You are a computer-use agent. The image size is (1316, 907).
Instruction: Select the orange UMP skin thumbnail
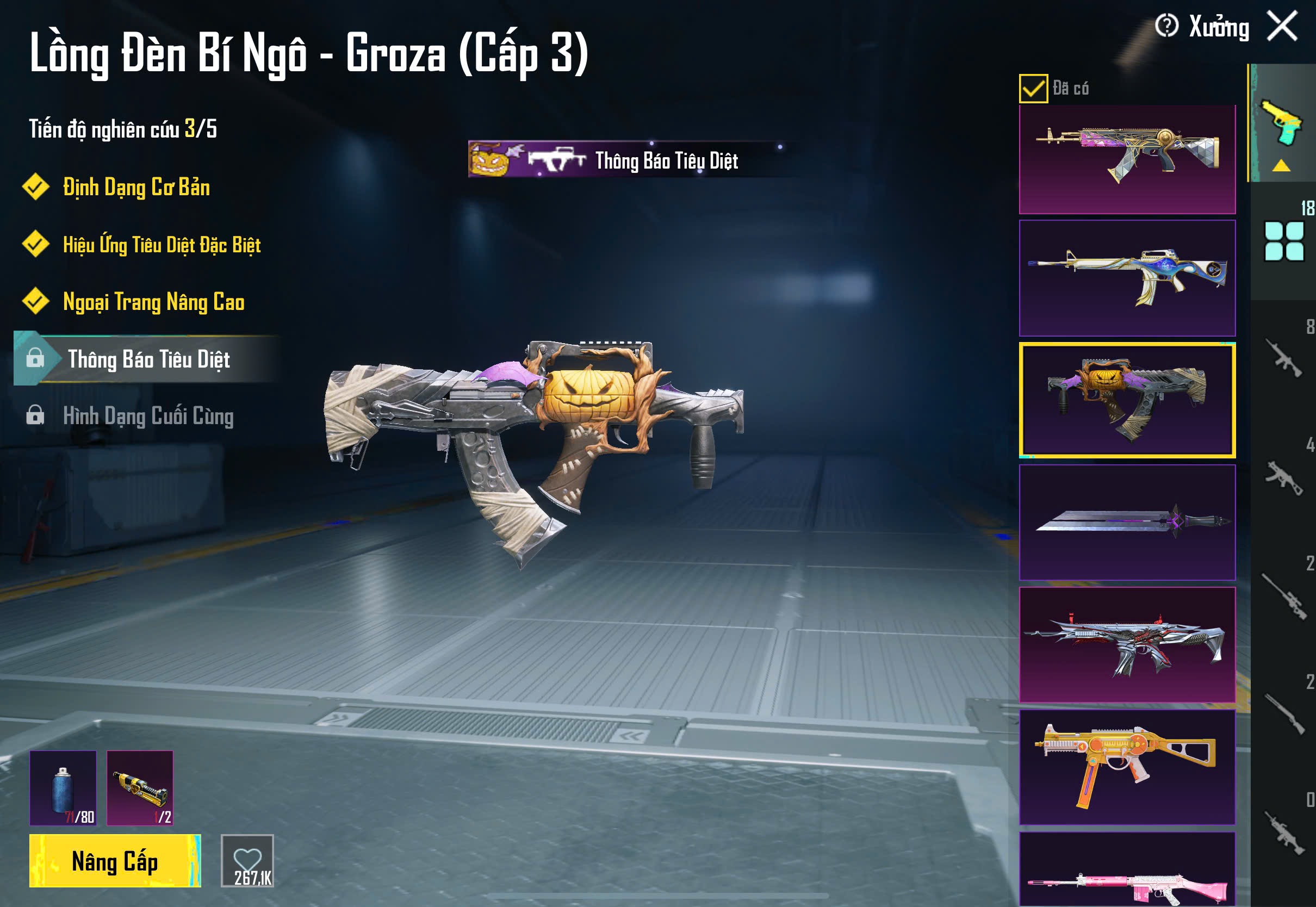click(1127, 767)
